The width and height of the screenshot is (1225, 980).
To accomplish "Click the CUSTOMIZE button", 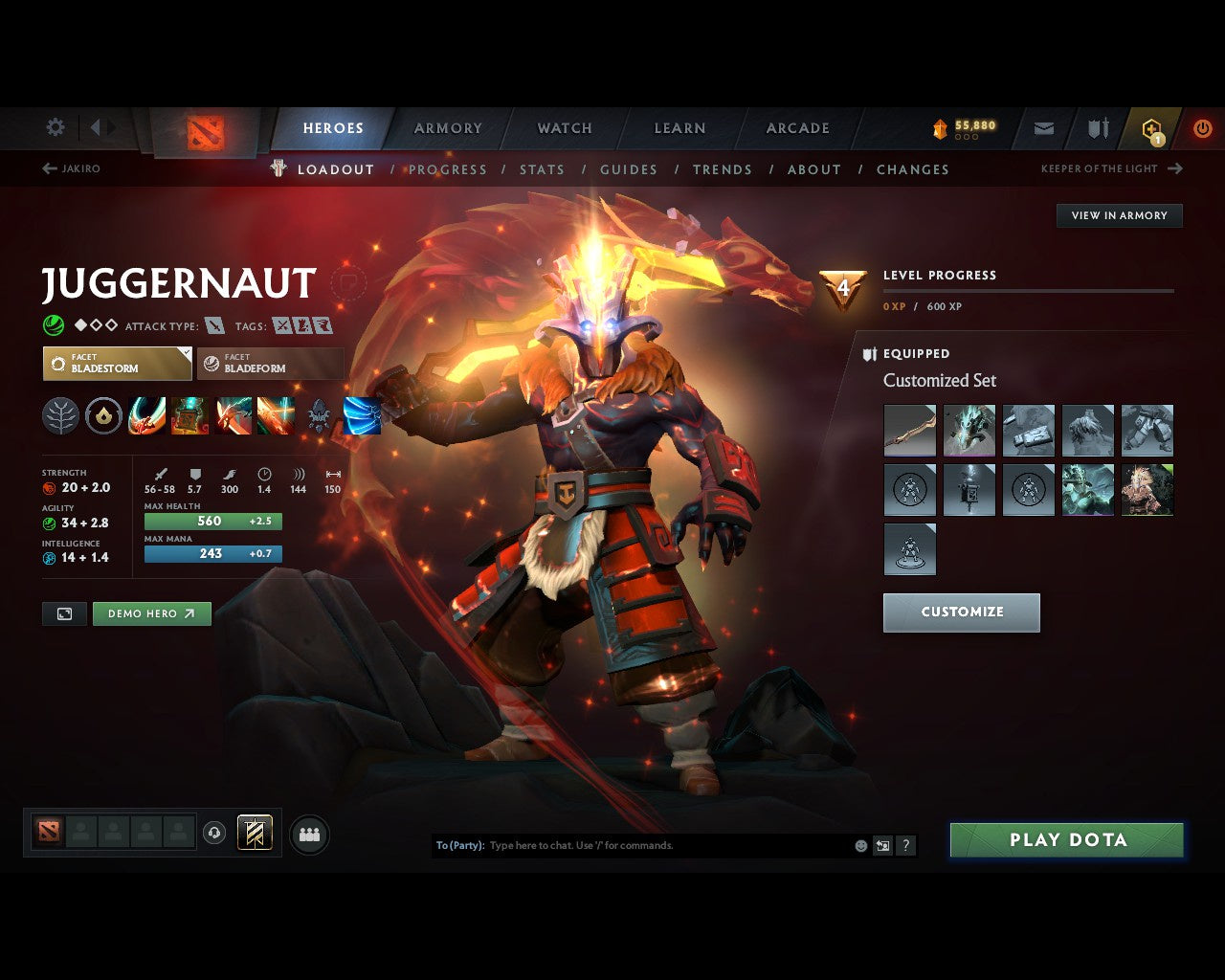I will (x=961, y=612).
